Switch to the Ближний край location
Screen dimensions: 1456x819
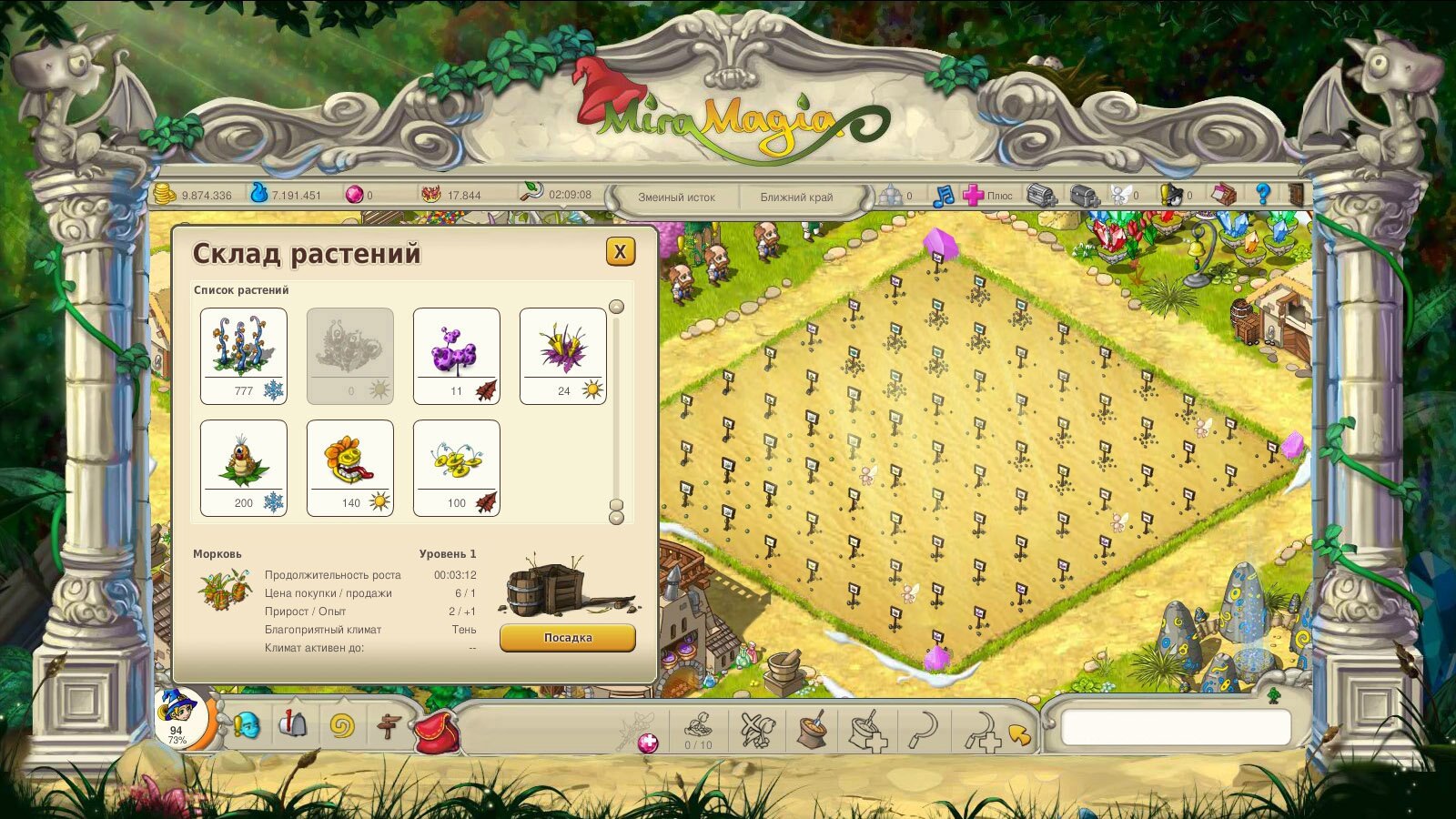(796, 197)
